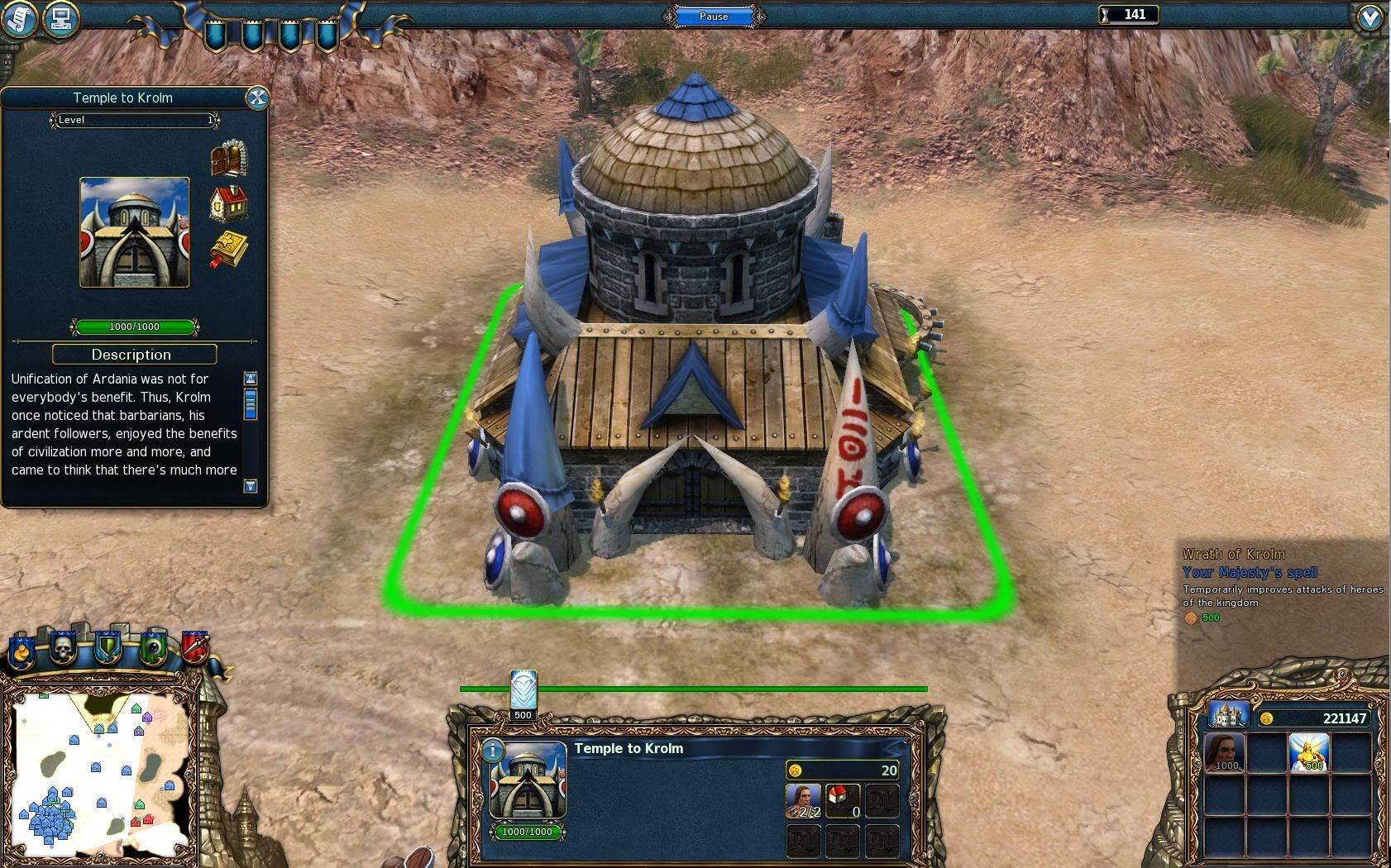
Task: Cast the Wrath of Krolm spell
Action: 1308,752
